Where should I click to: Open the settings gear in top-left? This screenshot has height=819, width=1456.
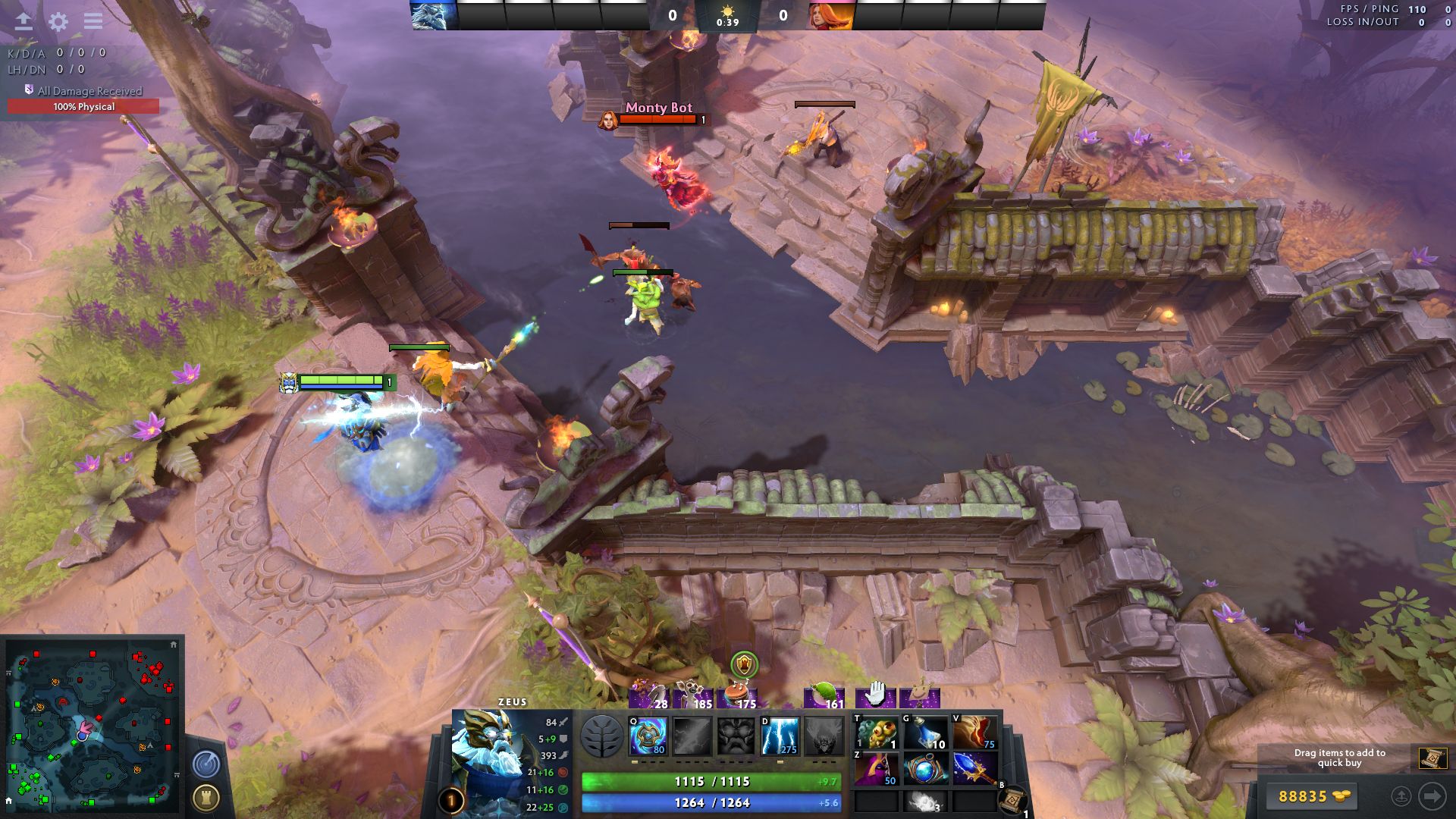(x=58, y=22)
